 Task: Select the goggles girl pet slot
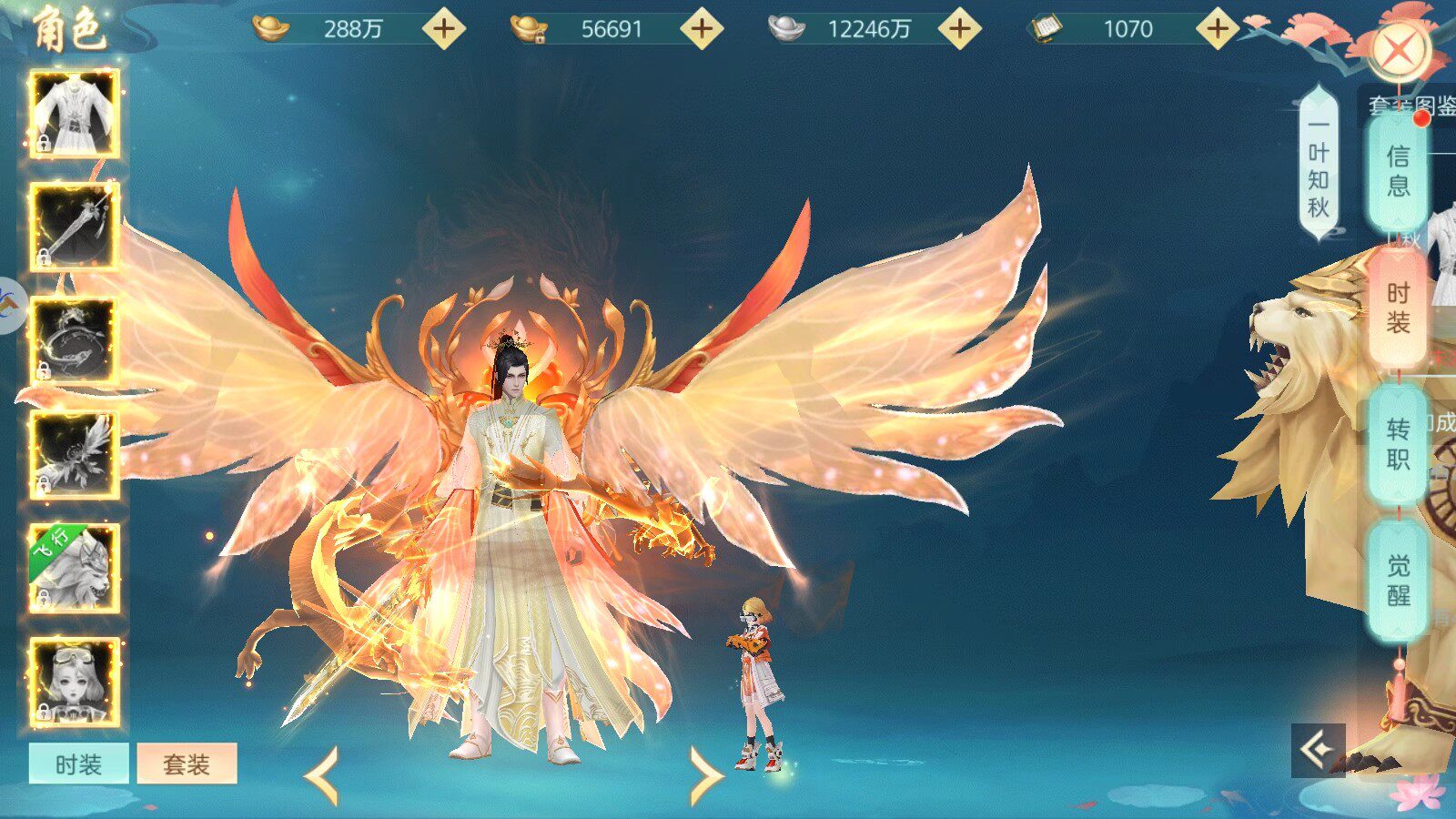75,682
